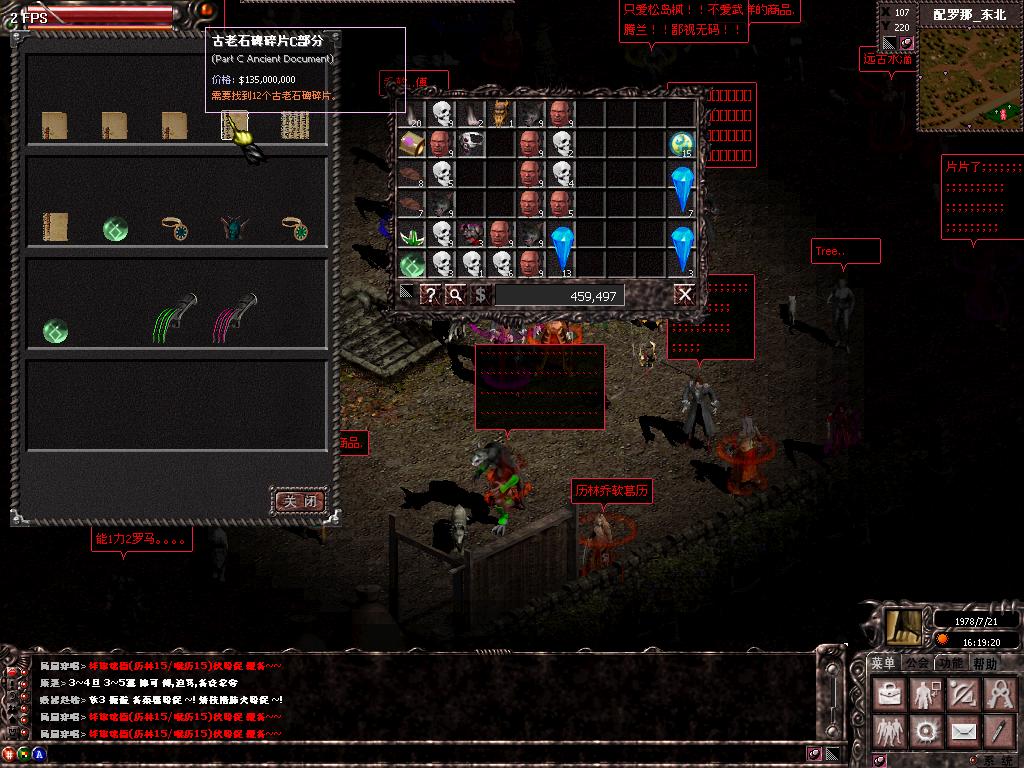Click the keys icon in the menu panel
Screen dimensions: 1024x768
pos(999,694)
